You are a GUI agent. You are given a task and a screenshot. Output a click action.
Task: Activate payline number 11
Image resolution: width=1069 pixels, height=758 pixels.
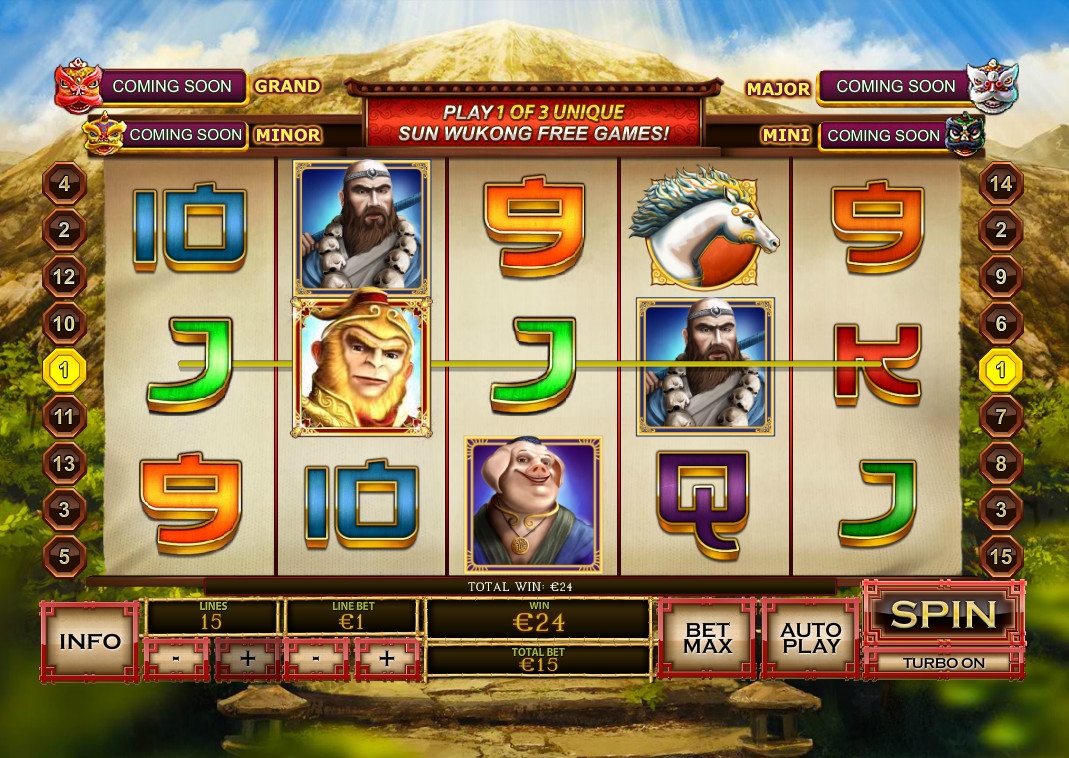[65, 417]
